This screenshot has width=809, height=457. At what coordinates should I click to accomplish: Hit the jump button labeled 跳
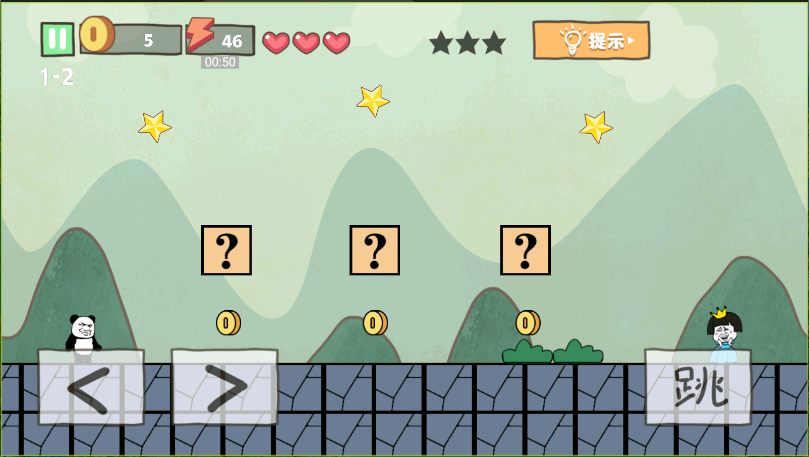[698, 386]
